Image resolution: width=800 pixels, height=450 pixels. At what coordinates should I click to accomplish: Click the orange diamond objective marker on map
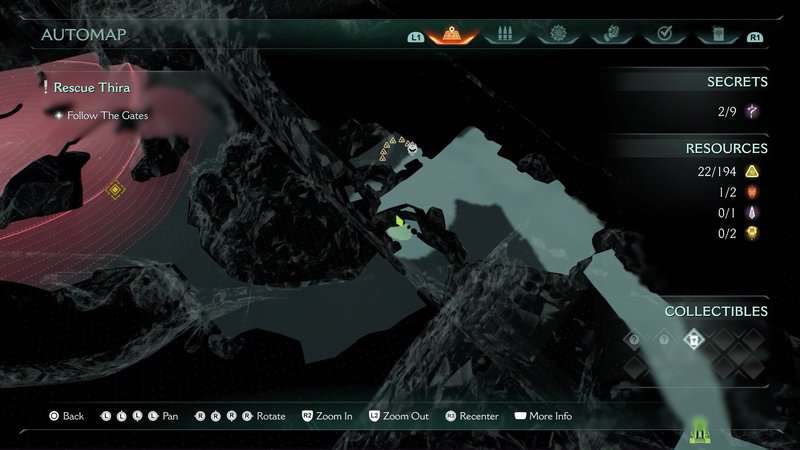(x=115, y=189)
